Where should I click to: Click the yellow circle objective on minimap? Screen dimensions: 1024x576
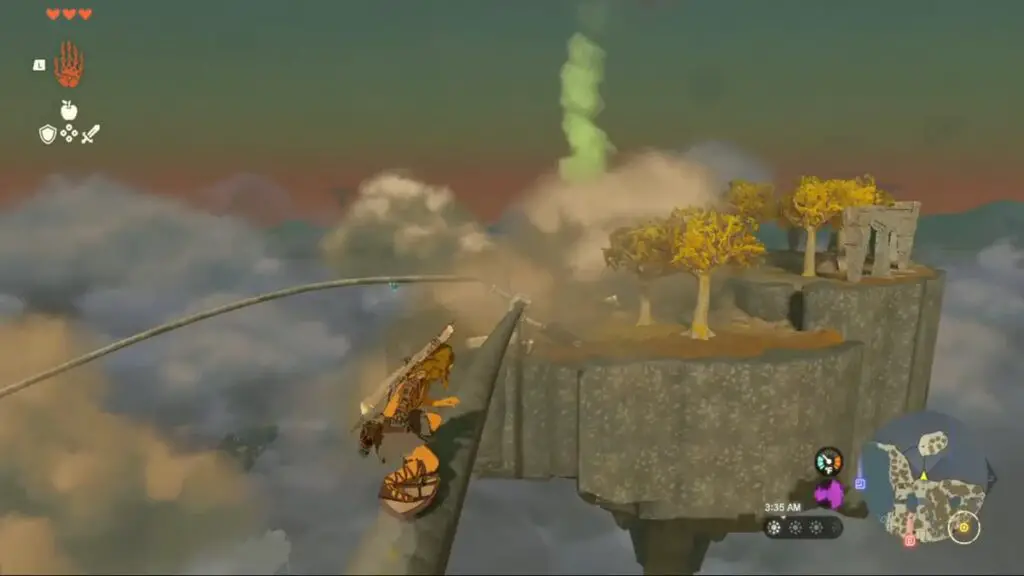point(964,527)
